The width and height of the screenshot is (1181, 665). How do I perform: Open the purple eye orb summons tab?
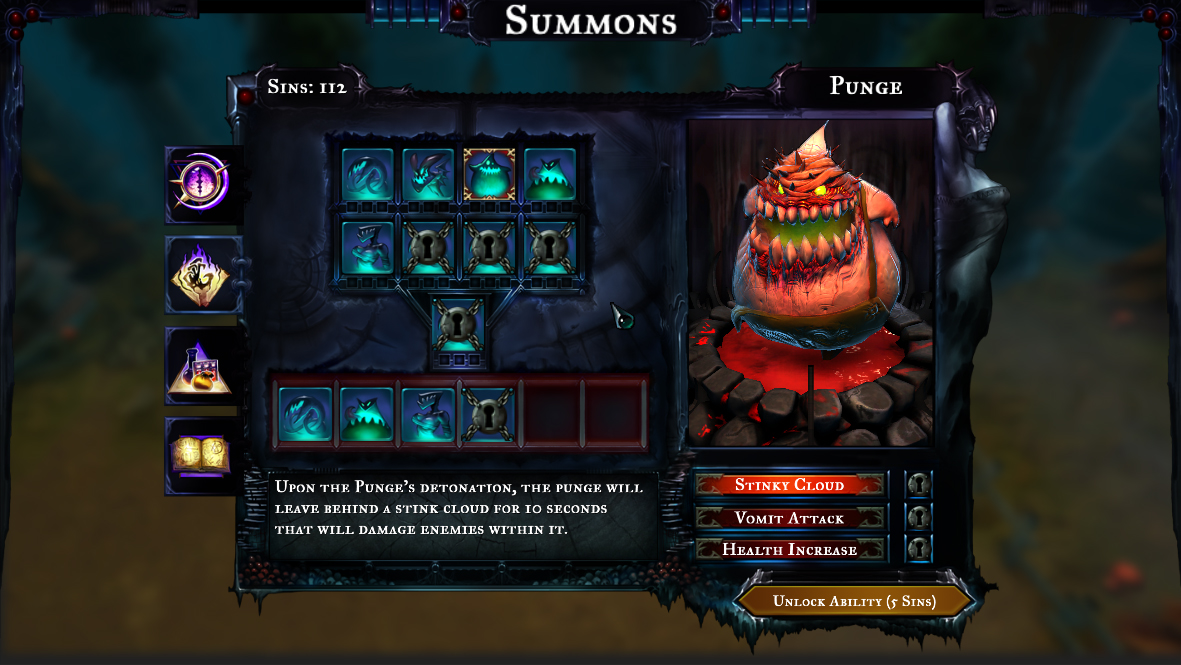coord(204,184)
